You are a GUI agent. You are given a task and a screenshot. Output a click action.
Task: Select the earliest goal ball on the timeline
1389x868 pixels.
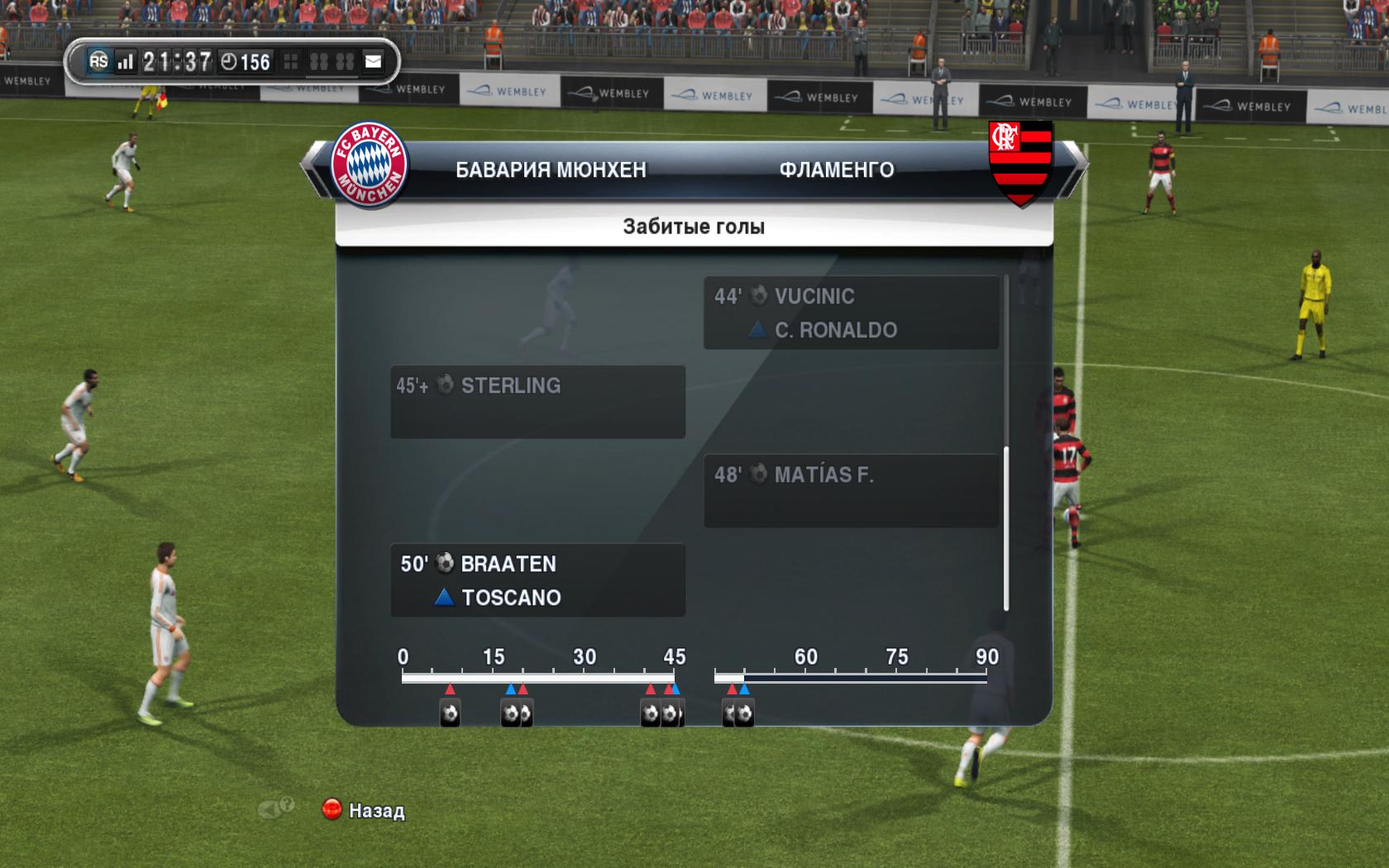tap(450, 713)
